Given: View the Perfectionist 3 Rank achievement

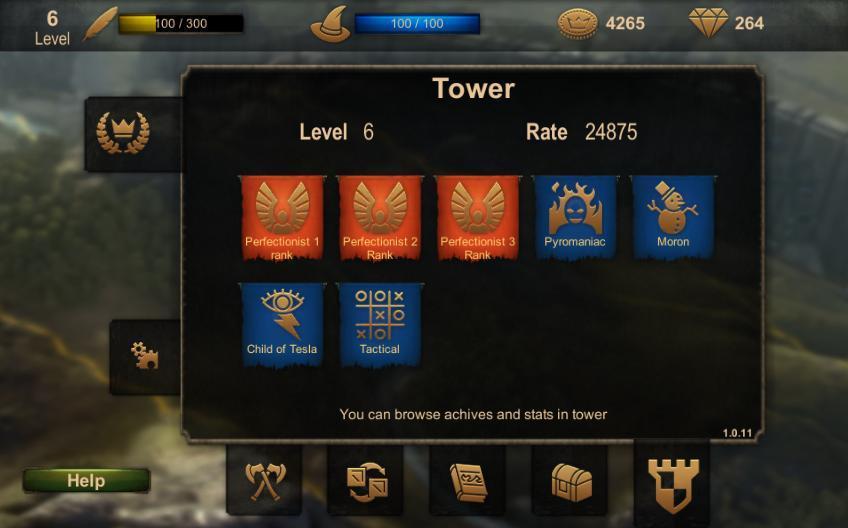Looking at the screenshot, I should [478, 217].
